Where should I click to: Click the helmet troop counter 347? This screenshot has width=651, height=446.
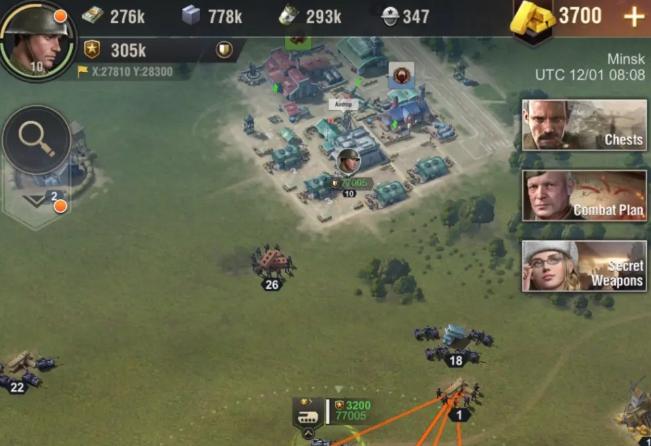[405, 16]
